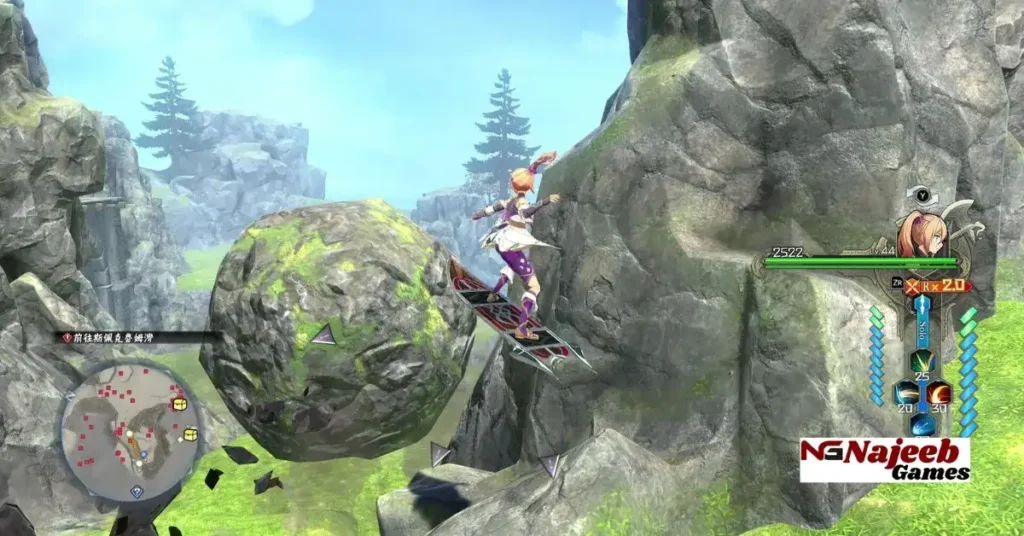The image size is (1024, 536).
Task: Click the lower treasure chest map marker
Action: [190, 434]
